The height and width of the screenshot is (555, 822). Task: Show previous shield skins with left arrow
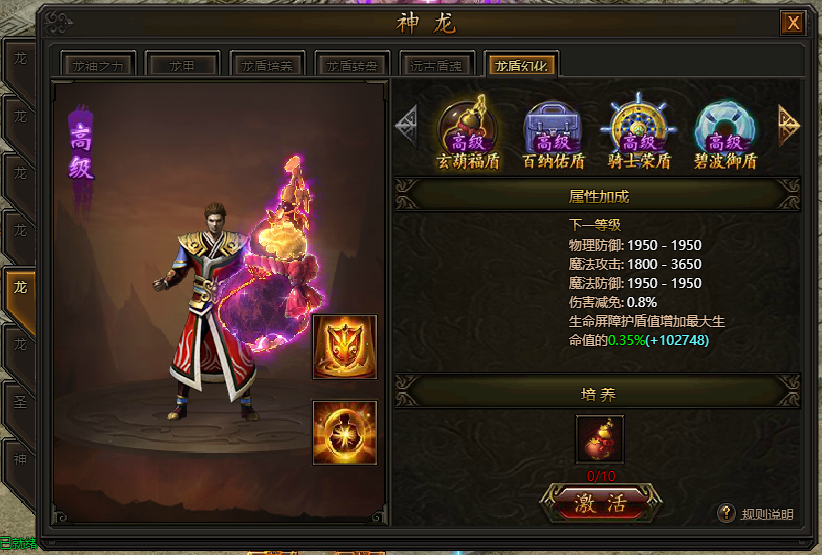[407, 124]
